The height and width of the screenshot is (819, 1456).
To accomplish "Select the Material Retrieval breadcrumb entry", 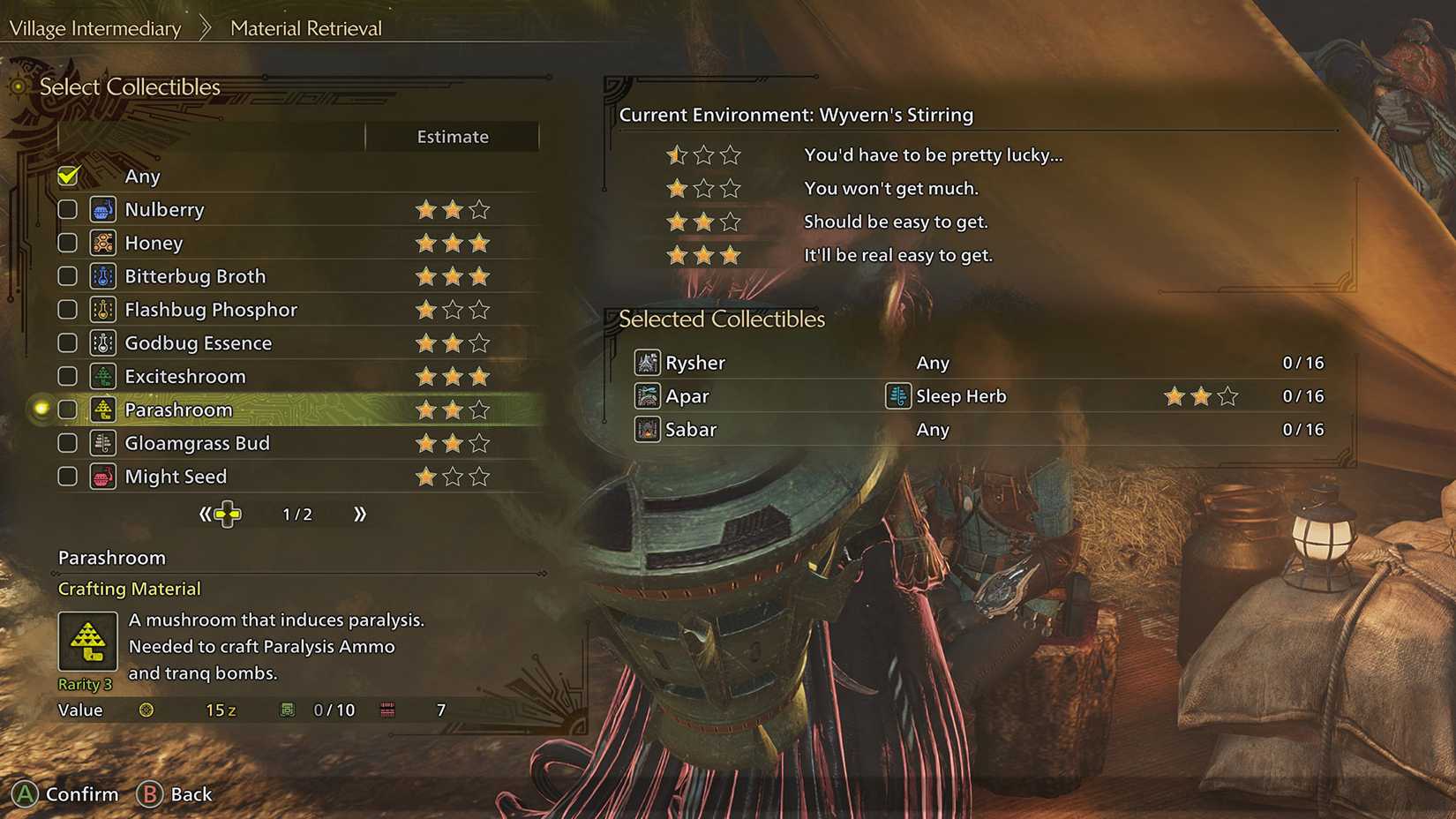I will (304, 27).
